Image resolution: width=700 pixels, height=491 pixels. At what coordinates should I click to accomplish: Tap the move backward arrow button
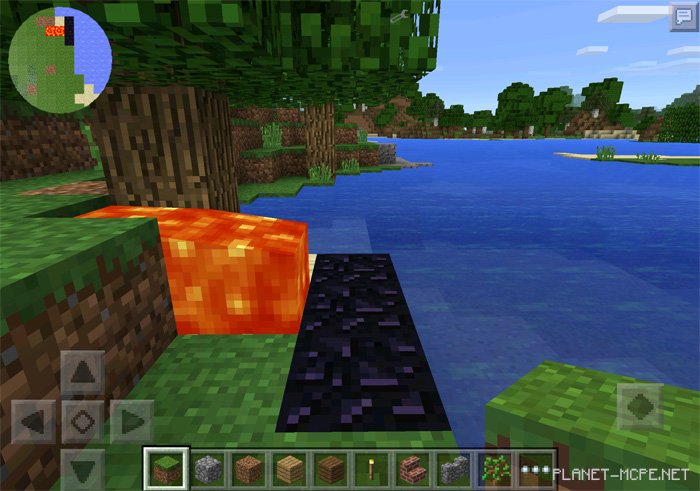82,467
